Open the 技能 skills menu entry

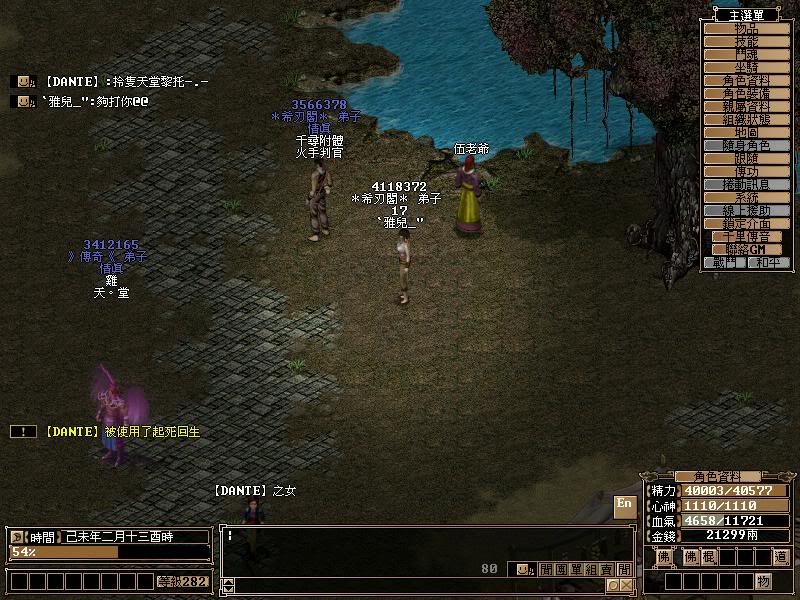pyautogui.click(x=747, y=41)
